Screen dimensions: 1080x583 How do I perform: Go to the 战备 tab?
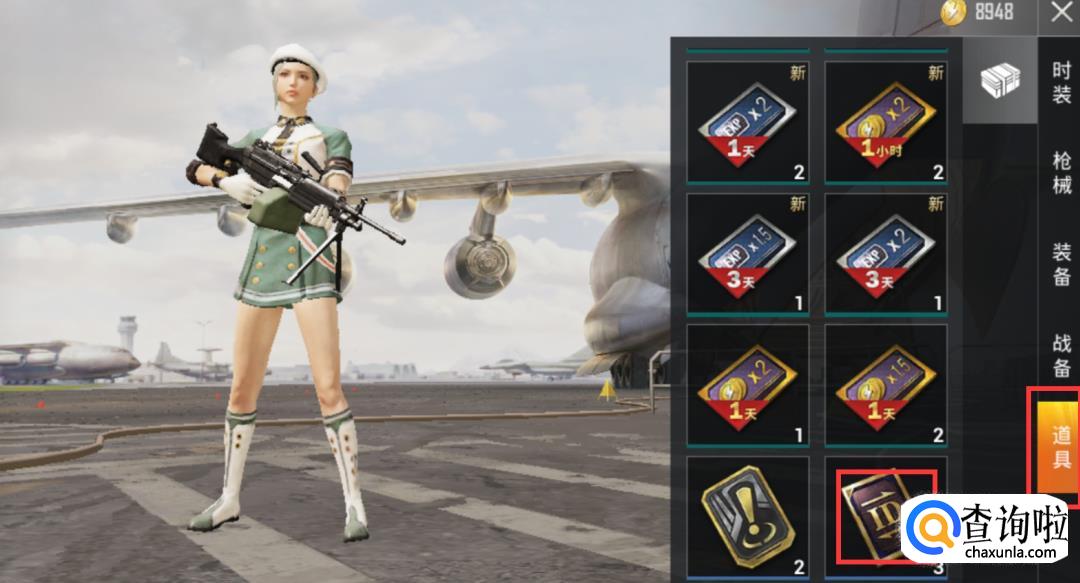pyautogui.click(x=1060, y=353)
